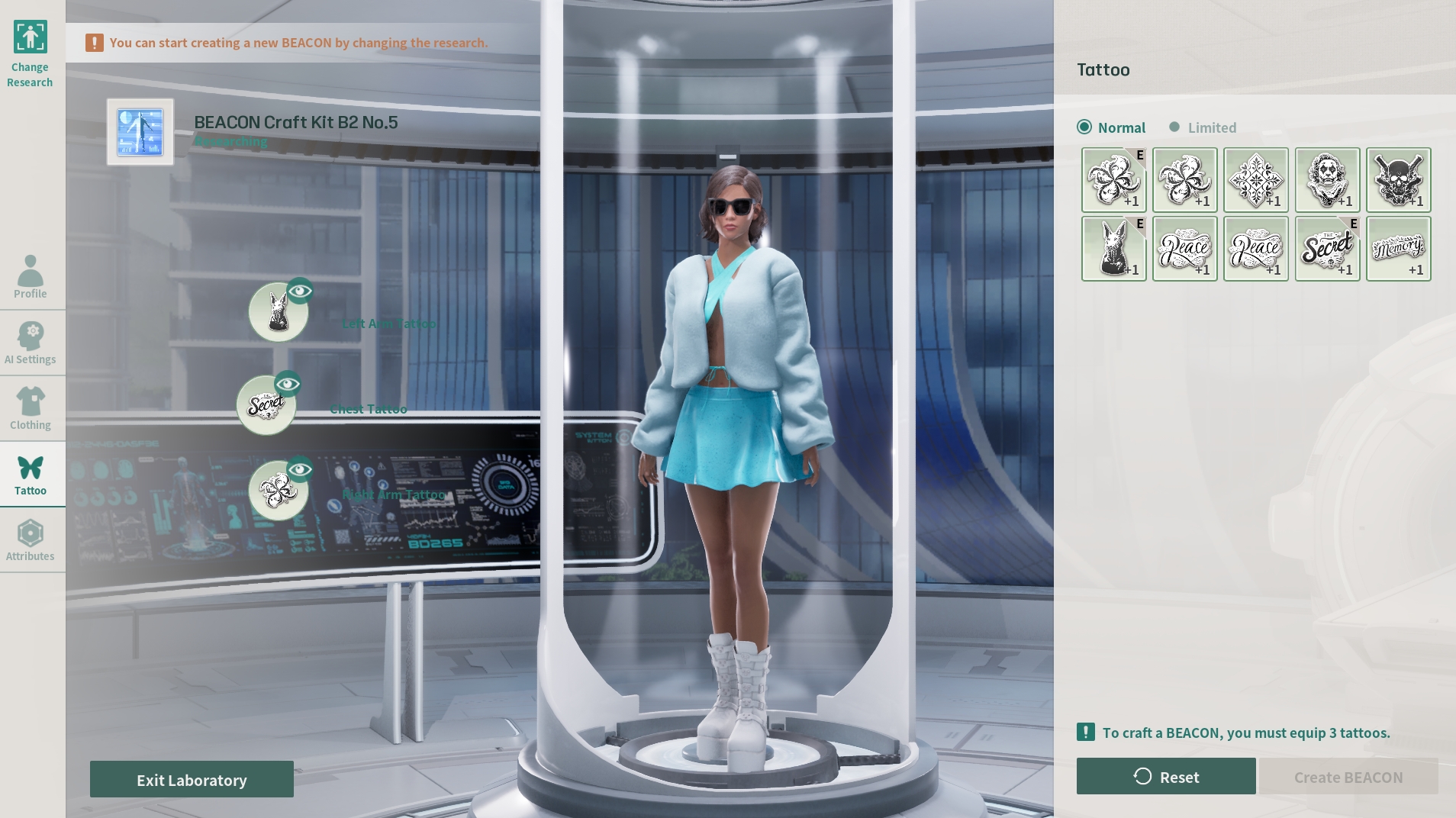Reset the tattoo selection
The height and width of the screenshot is (818, 1456).
pyautogui.click(x=1166, y=776)
